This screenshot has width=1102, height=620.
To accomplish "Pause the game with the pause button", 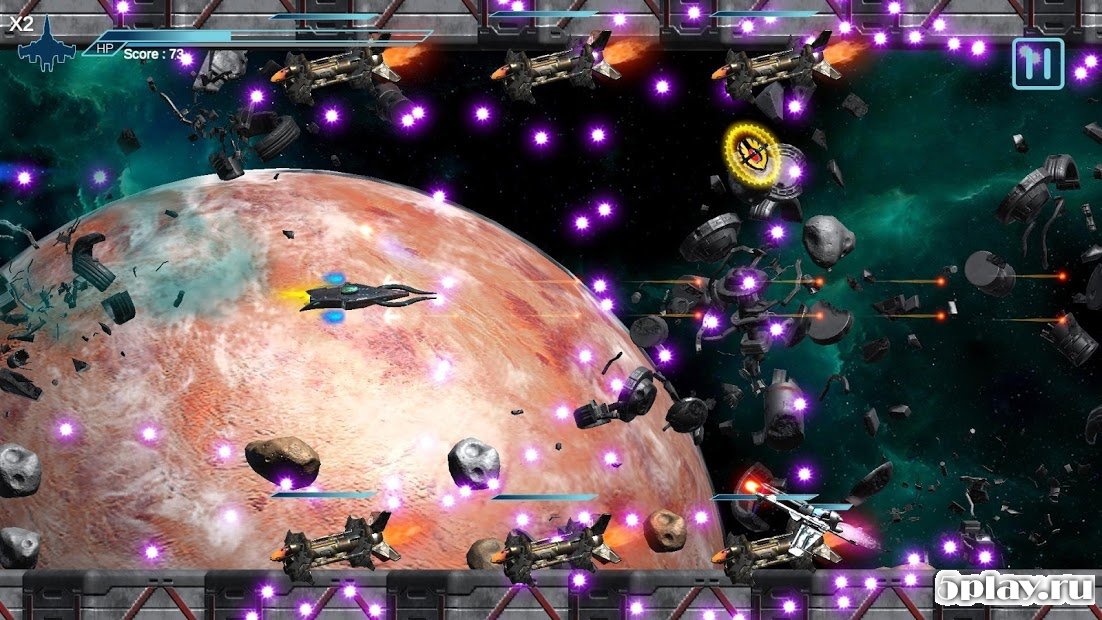I will tap(1038, 64).
